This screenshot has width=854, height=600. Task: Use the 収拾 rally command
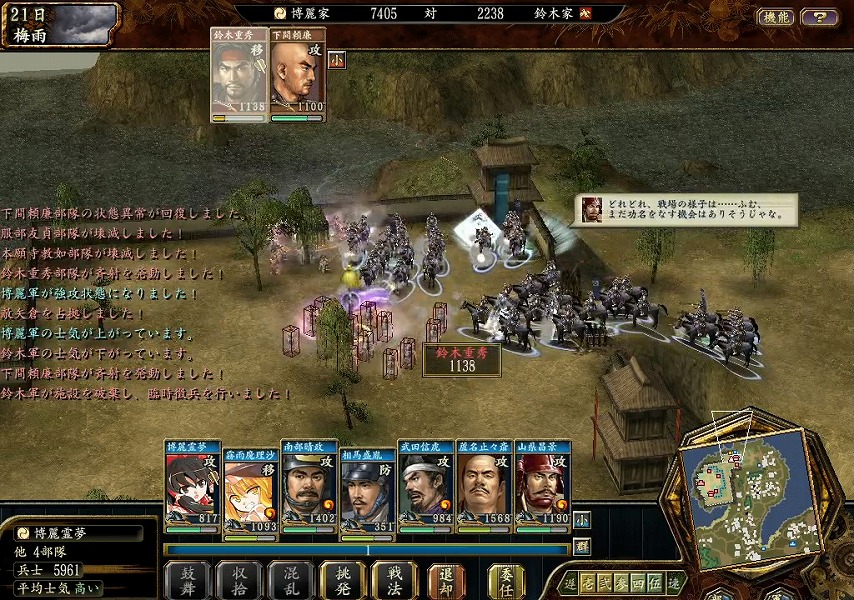click(x=239, y=579)
